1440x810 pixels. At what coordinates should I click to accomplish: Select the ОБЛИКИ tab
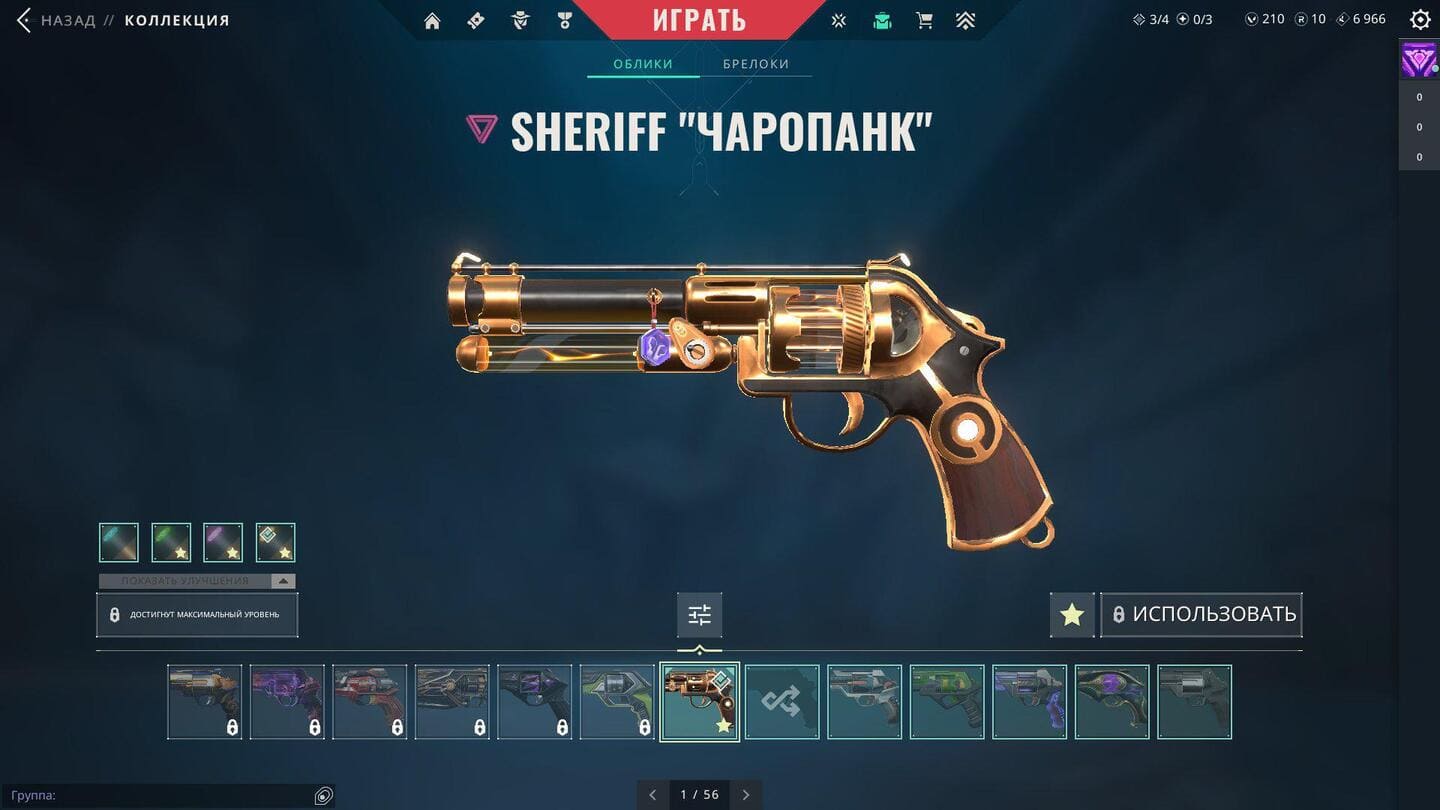click(x=642, y=64)
